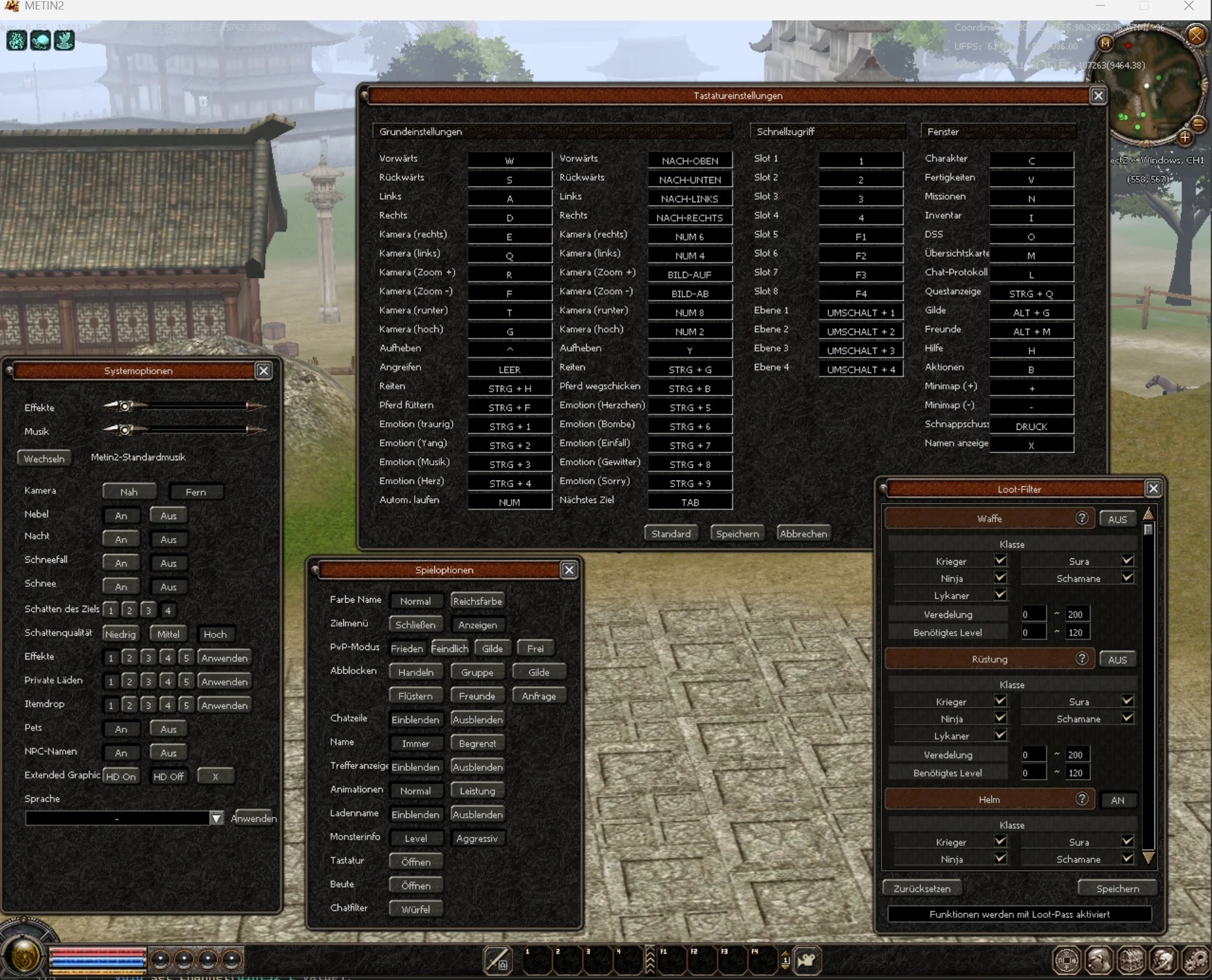Click the Wechseln music button

(44, 458)
